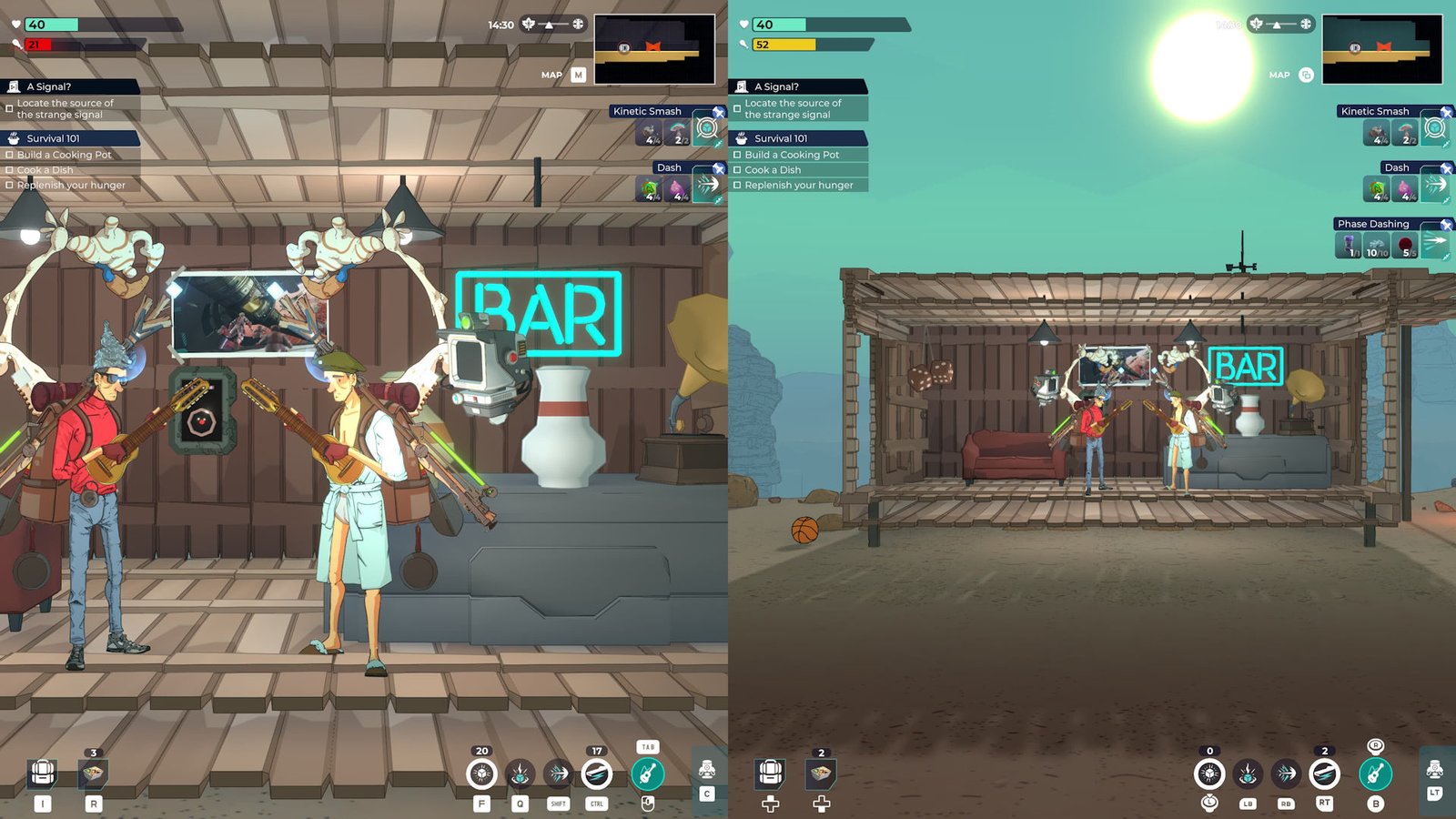Viewport: 1456px width, 819px height.
Task: Activate the cube ability showing 20 charges
Action: pos(481,773)
